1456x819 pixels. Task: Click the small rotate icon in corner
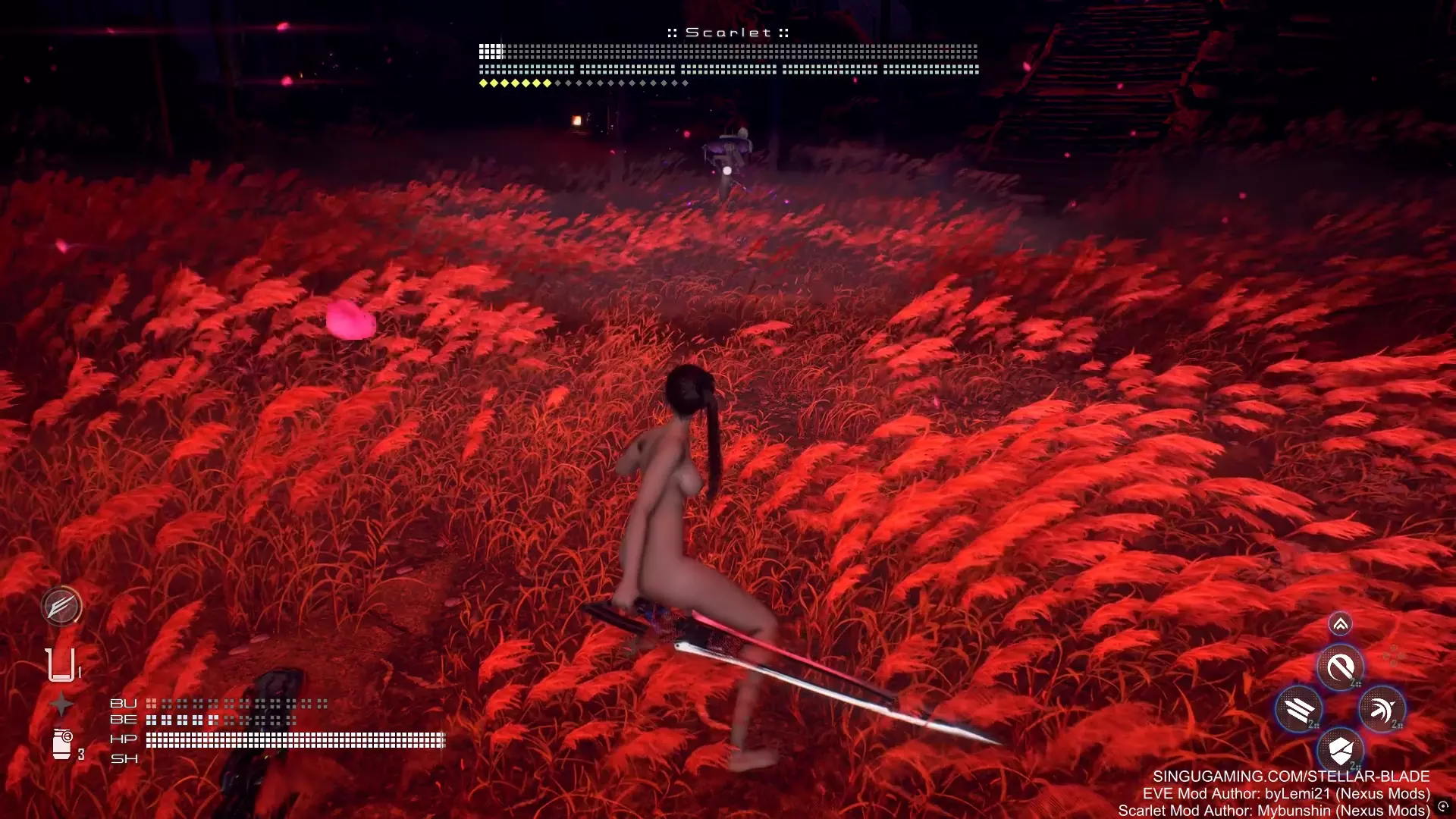coord(1443,807)
